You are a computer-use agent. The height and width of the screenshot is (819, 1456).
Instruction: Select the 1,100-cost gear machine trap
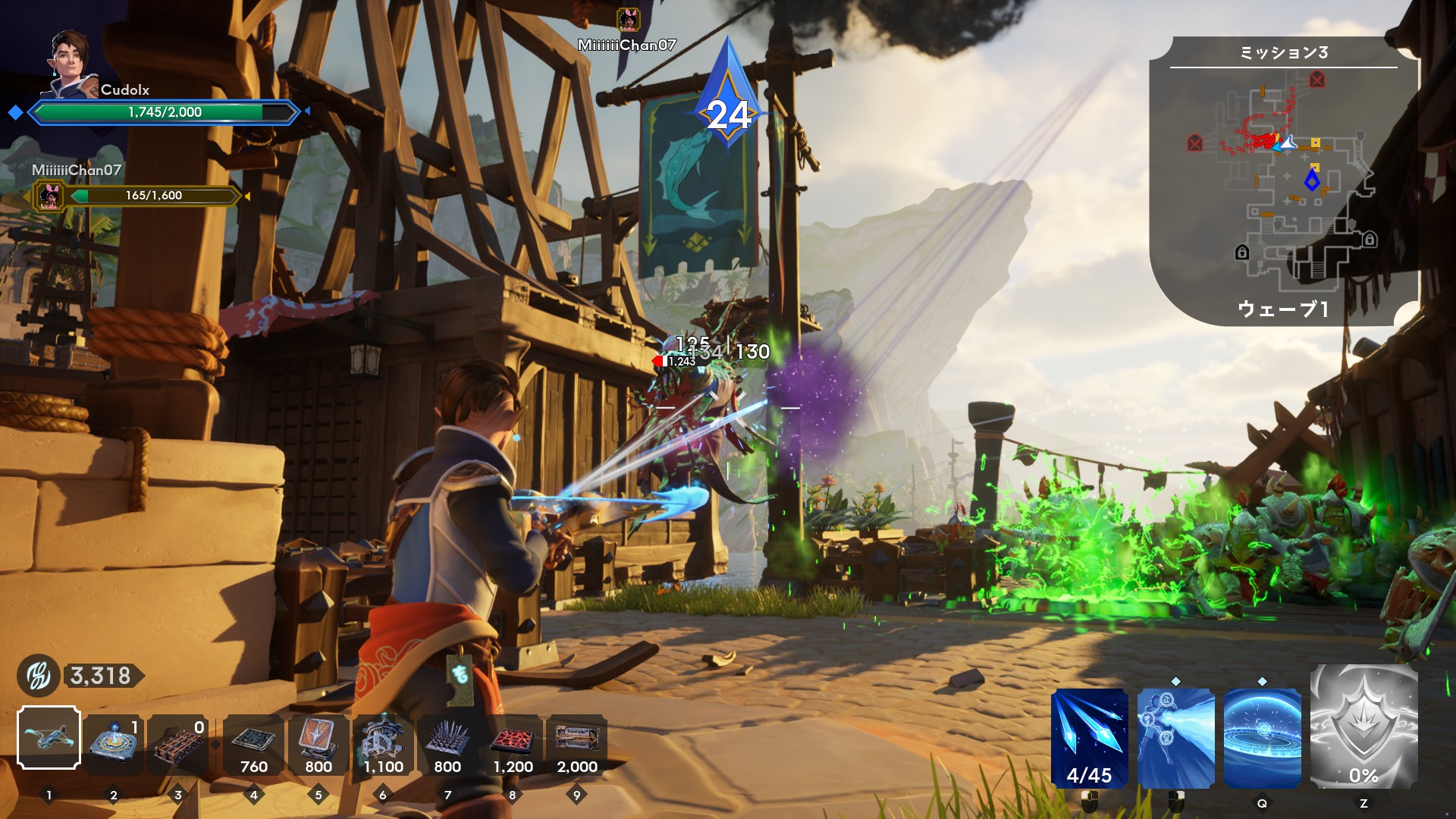pos(383,743)
